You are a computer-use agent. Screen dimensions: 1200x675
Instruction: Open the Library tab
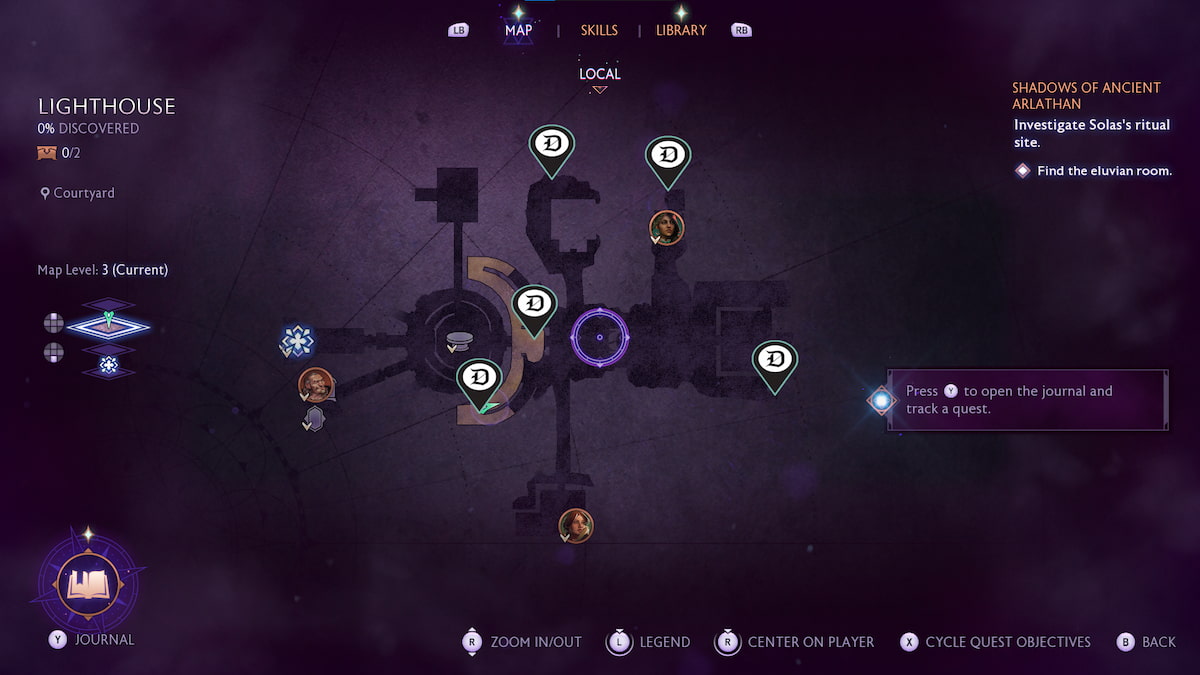pos(680,30)
